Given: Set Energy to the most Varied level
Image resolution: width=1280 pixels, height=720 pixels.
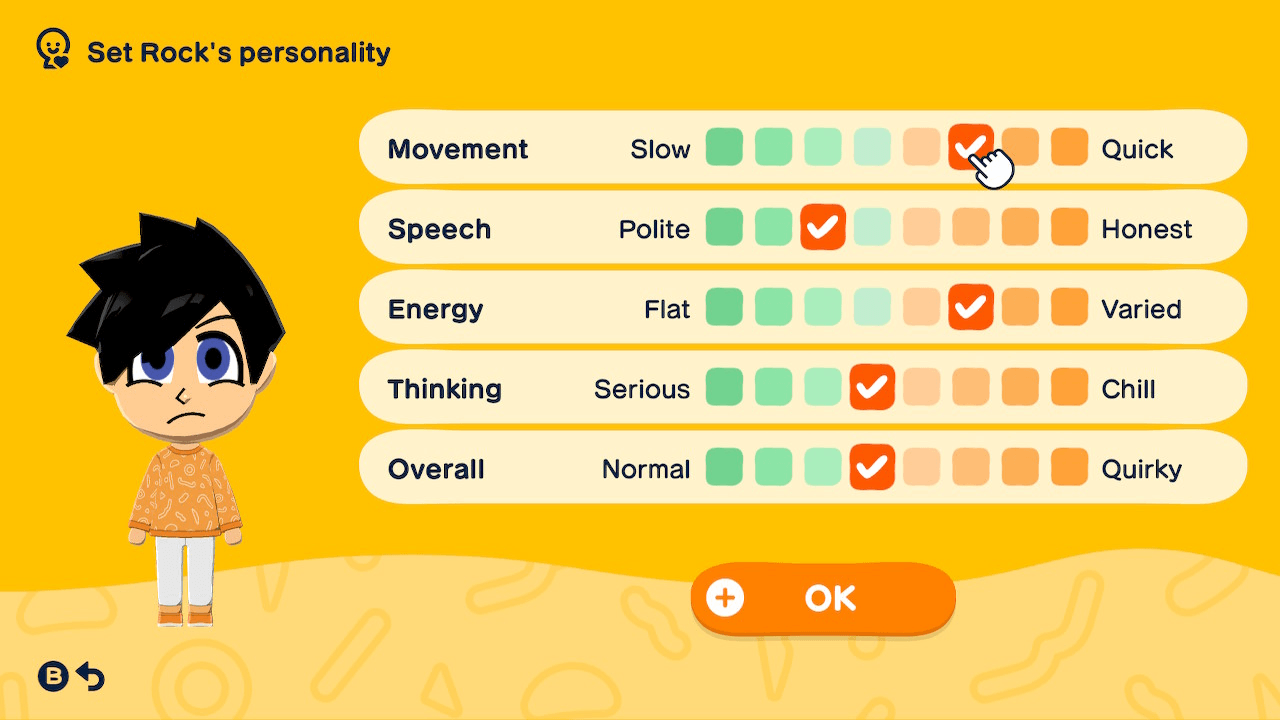Looking at the screenshot, I should pyautogui.click(x=1069, y=308).
